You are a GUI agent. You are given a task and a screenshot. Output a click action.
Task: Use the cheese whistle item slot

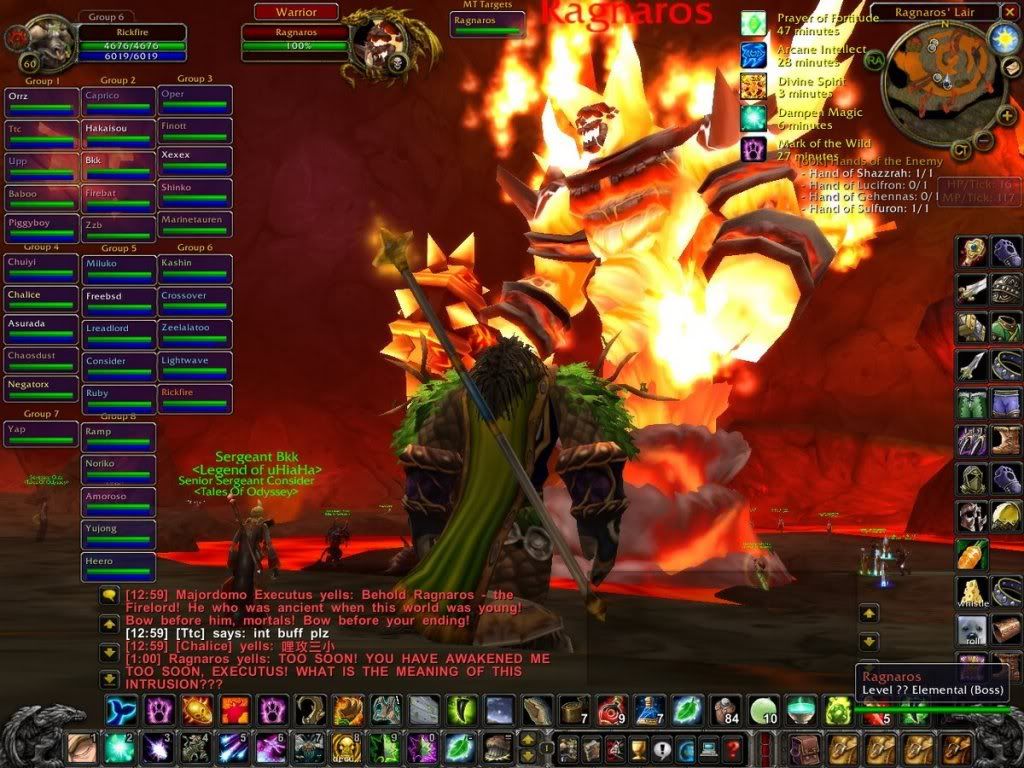[972, 592]
